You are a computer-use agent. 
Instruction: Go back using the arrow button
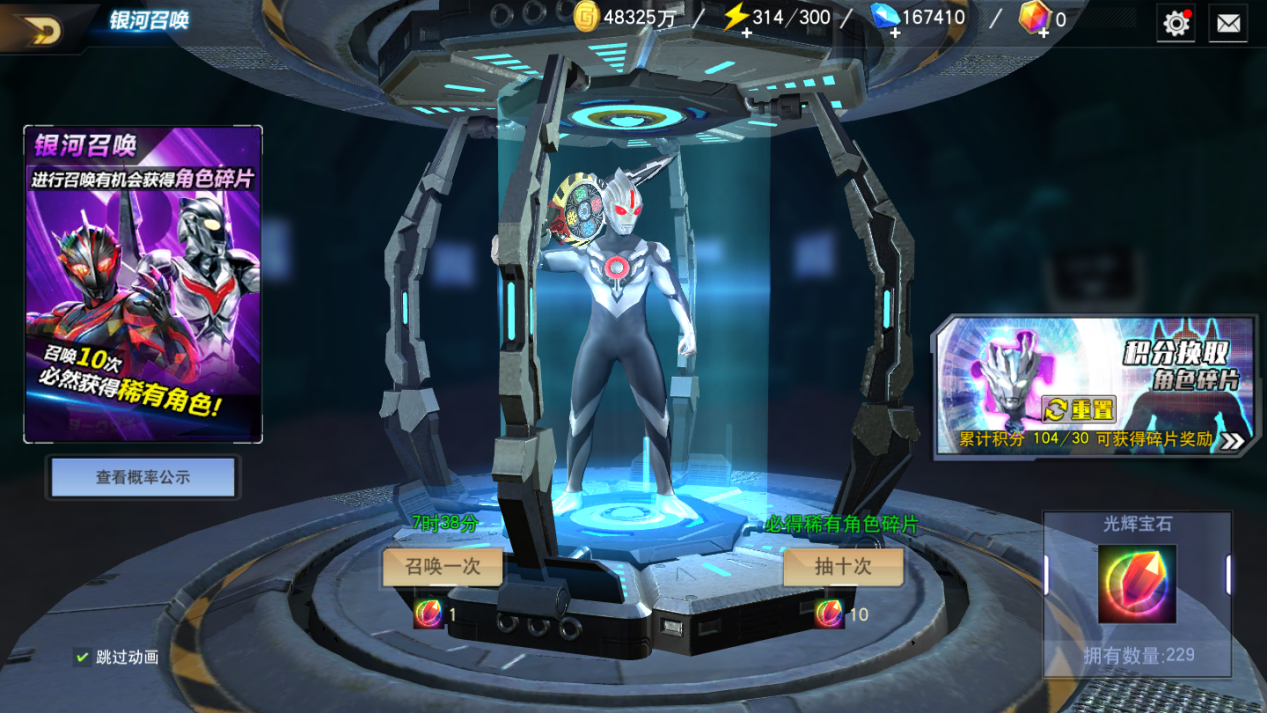click(x=42, y=29)
